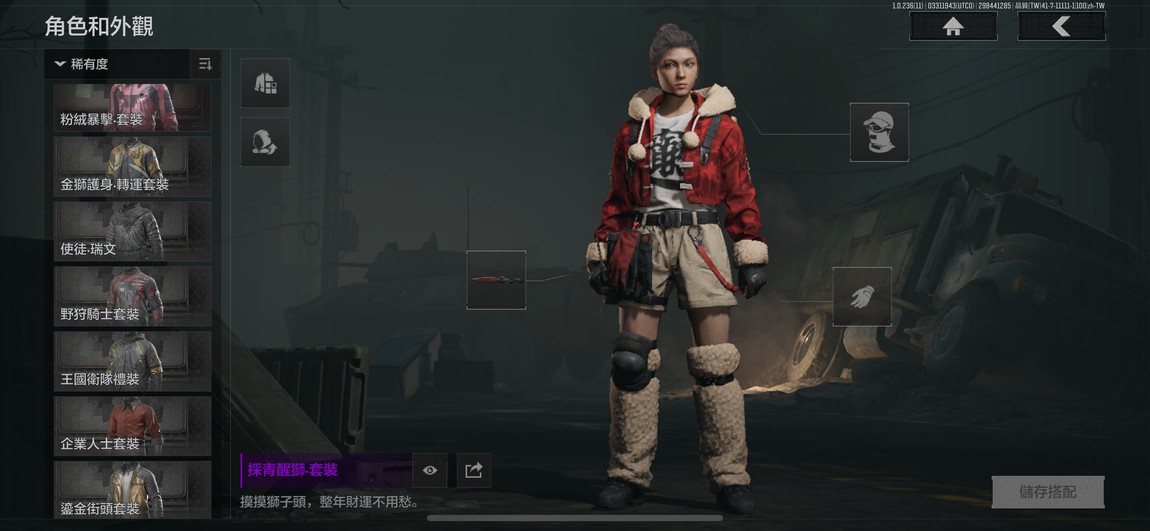Toggle the list sort order icon
Image resolution: width=1150 pixels, height=531 pixels.
coord(205,64)
